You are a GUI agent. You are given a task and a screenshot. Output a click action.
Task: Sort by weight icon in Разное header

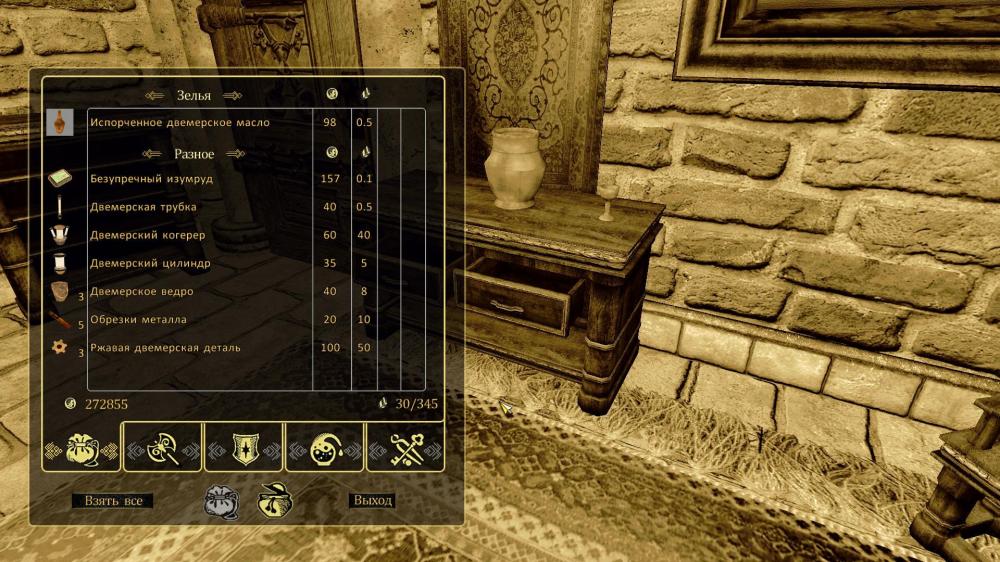pos(365,152)
